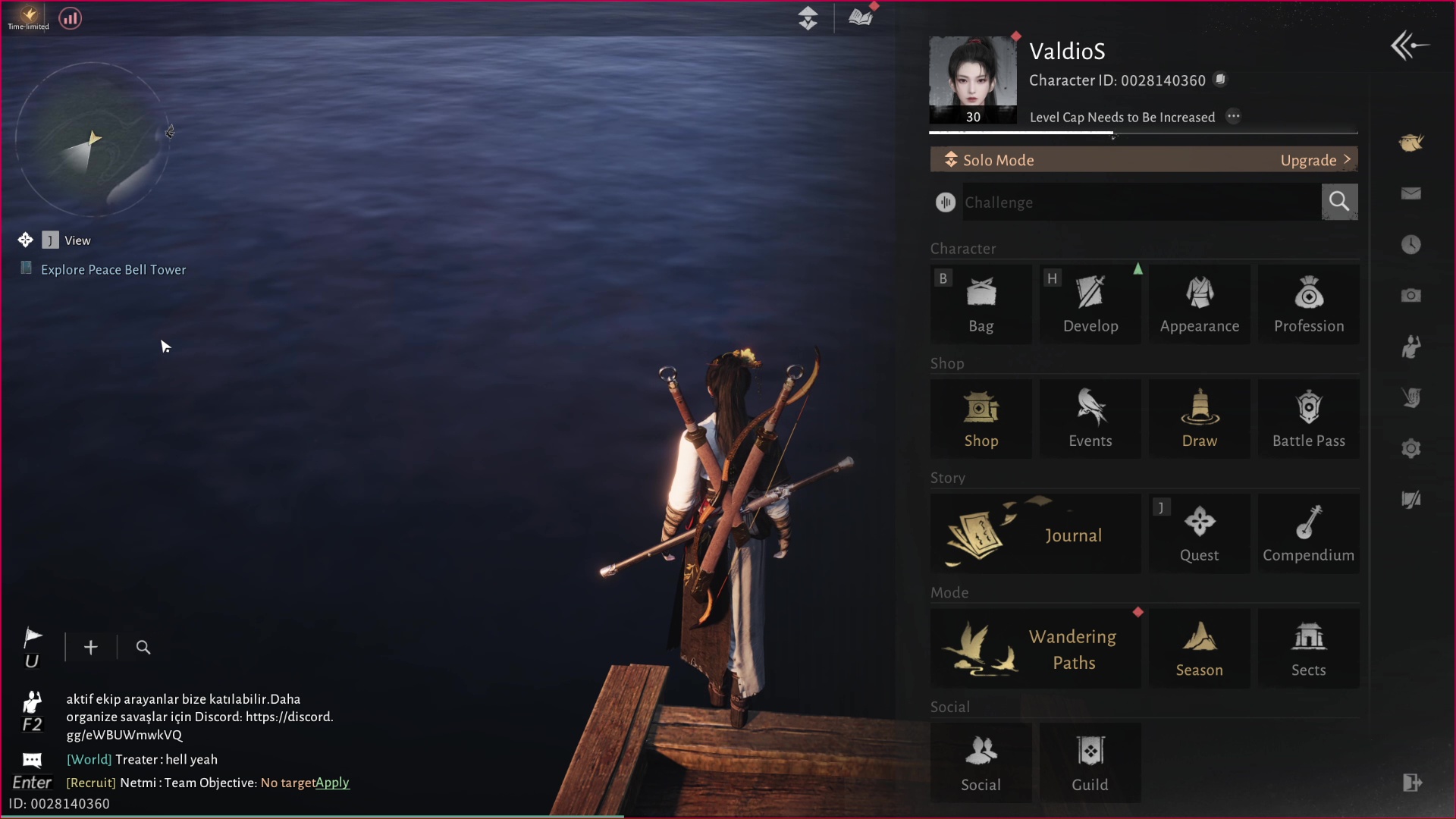Select Wandering Paths mode

pos(1035,648)
